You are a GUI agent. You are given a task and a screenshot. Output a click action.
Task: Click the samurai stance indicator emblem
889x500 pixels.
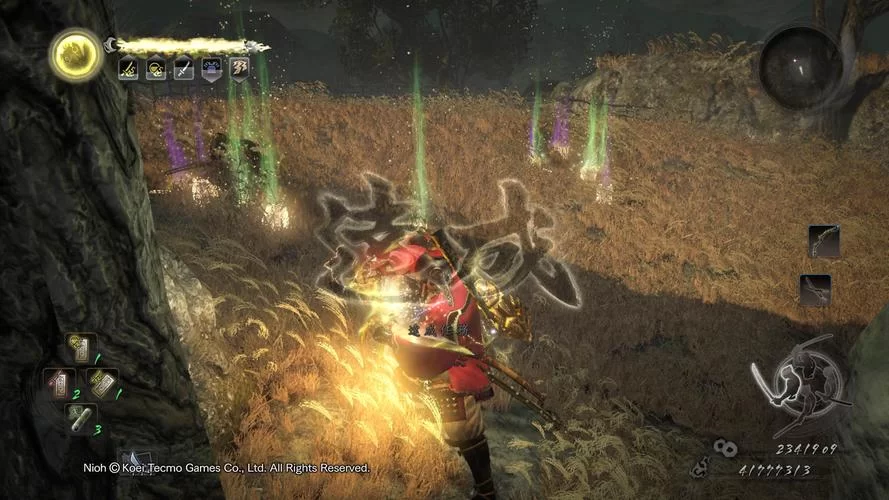tap(799, 383)
